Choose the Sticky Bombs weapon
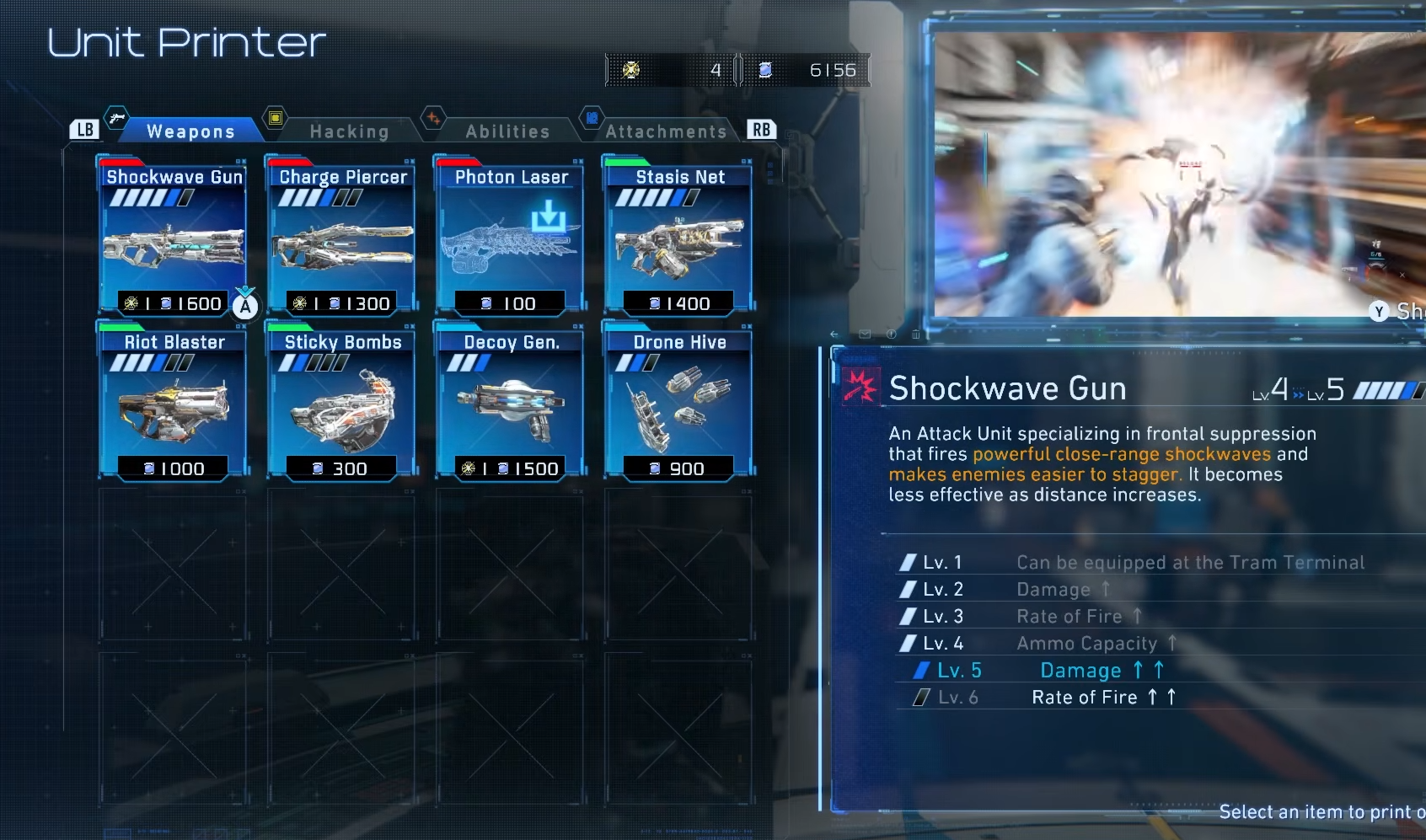The image size is (1426, 840). [x=342, y=403]
